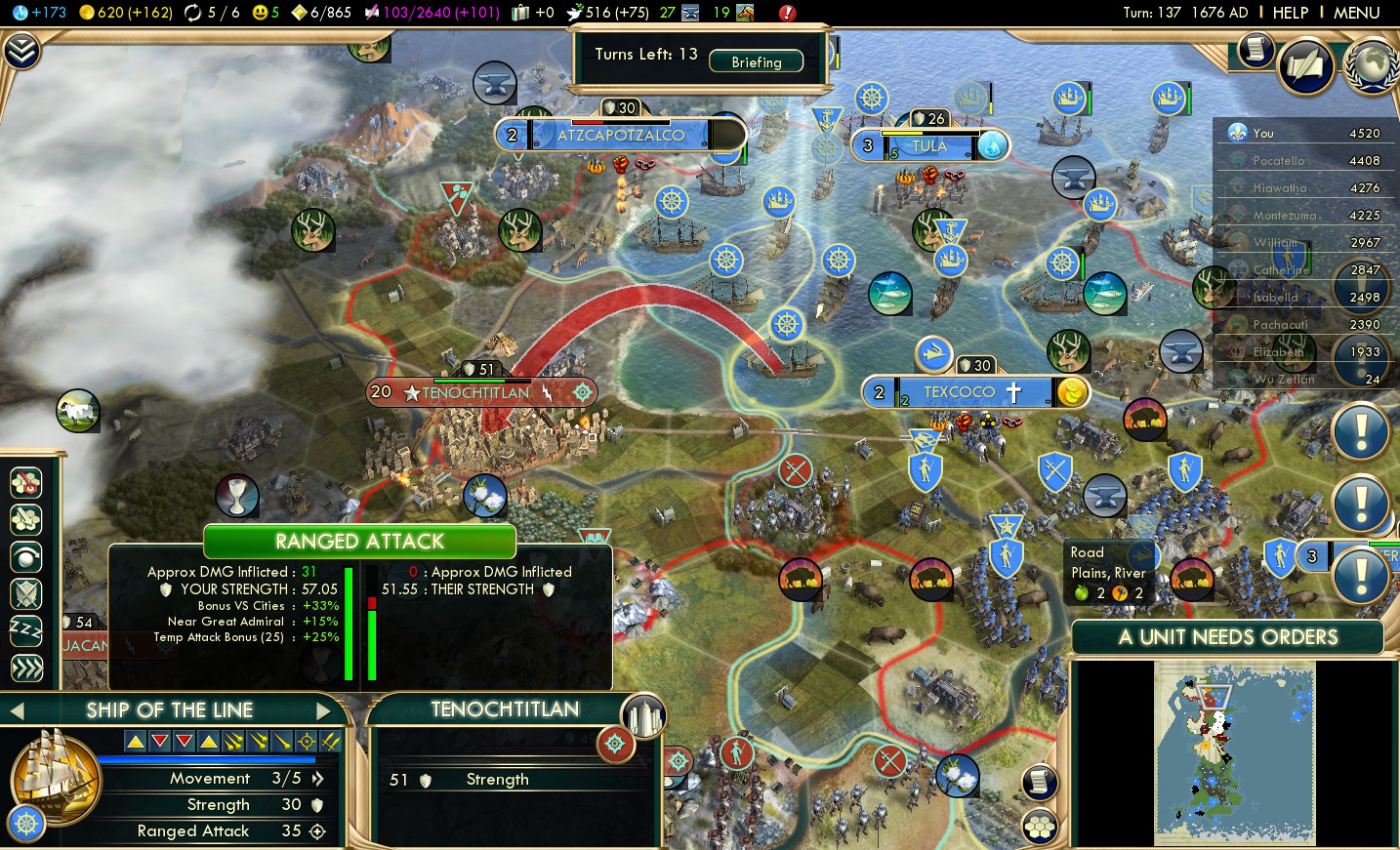Viewport: 1400px width, 850px height.
Task: Cycle to the next unit with the right arrow
Action: point(324,711)
